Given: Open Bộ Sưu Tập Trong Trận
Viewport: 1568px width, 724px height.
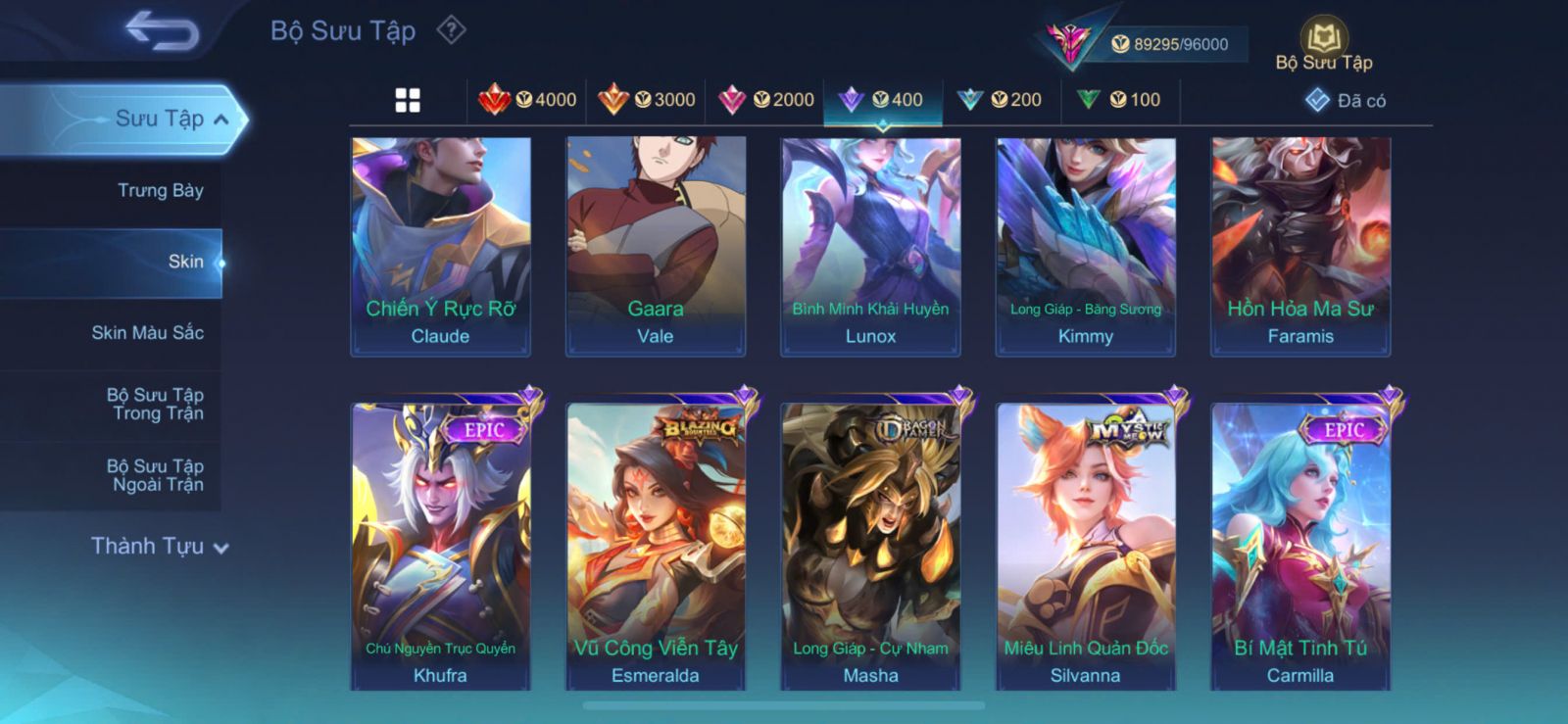Looking at the screenshot, I should tap(155, 404).
